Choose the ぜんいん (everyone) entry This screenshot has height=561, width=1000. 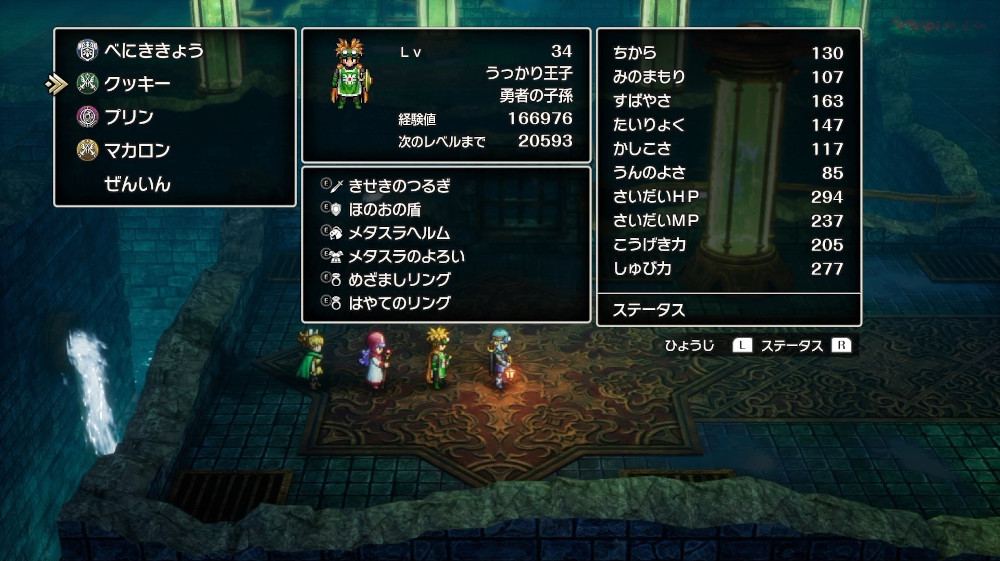click(137, 184)
